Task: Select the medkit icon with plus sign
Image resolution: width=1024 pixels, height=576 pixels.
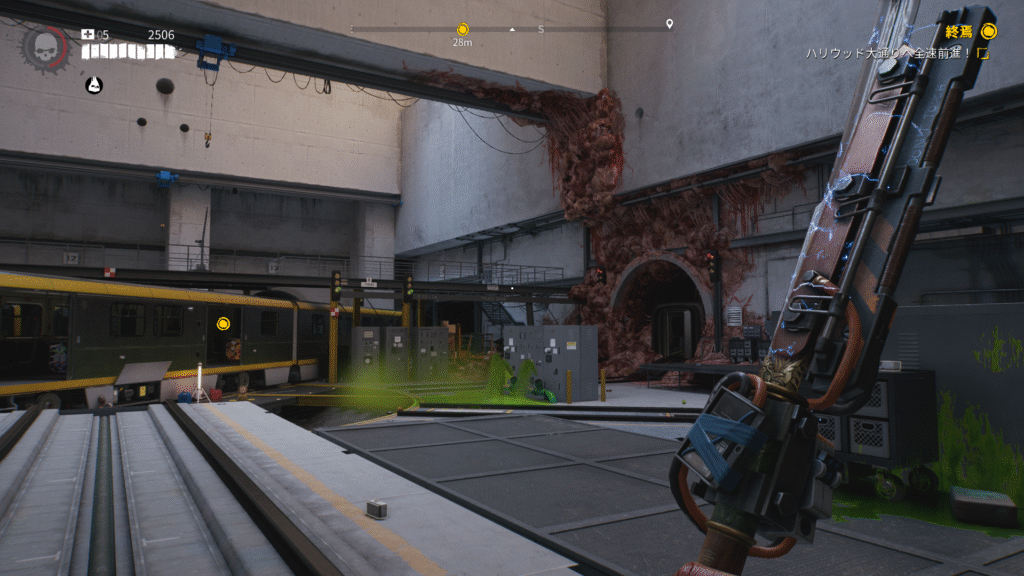Action: pos(87,35)
